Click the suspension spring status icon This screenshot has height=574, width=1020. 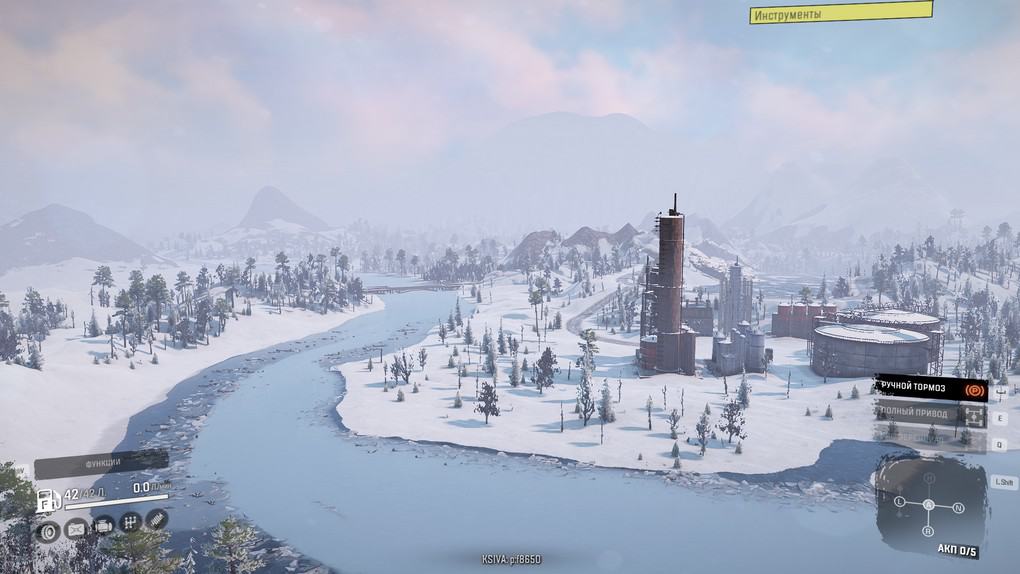pyautogui.click(x=157, y=518)
